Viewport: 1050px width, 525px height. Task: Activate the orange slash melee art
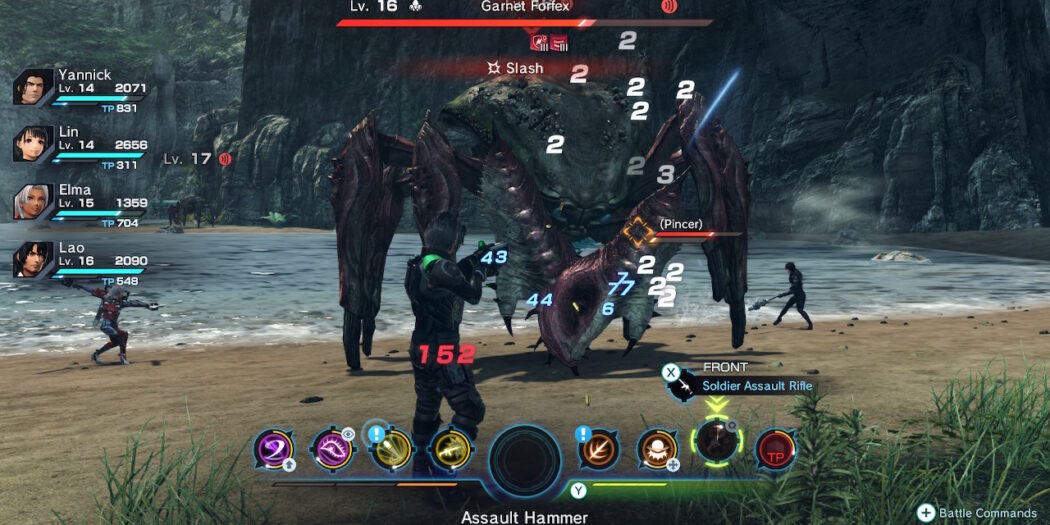coord(599,448)
